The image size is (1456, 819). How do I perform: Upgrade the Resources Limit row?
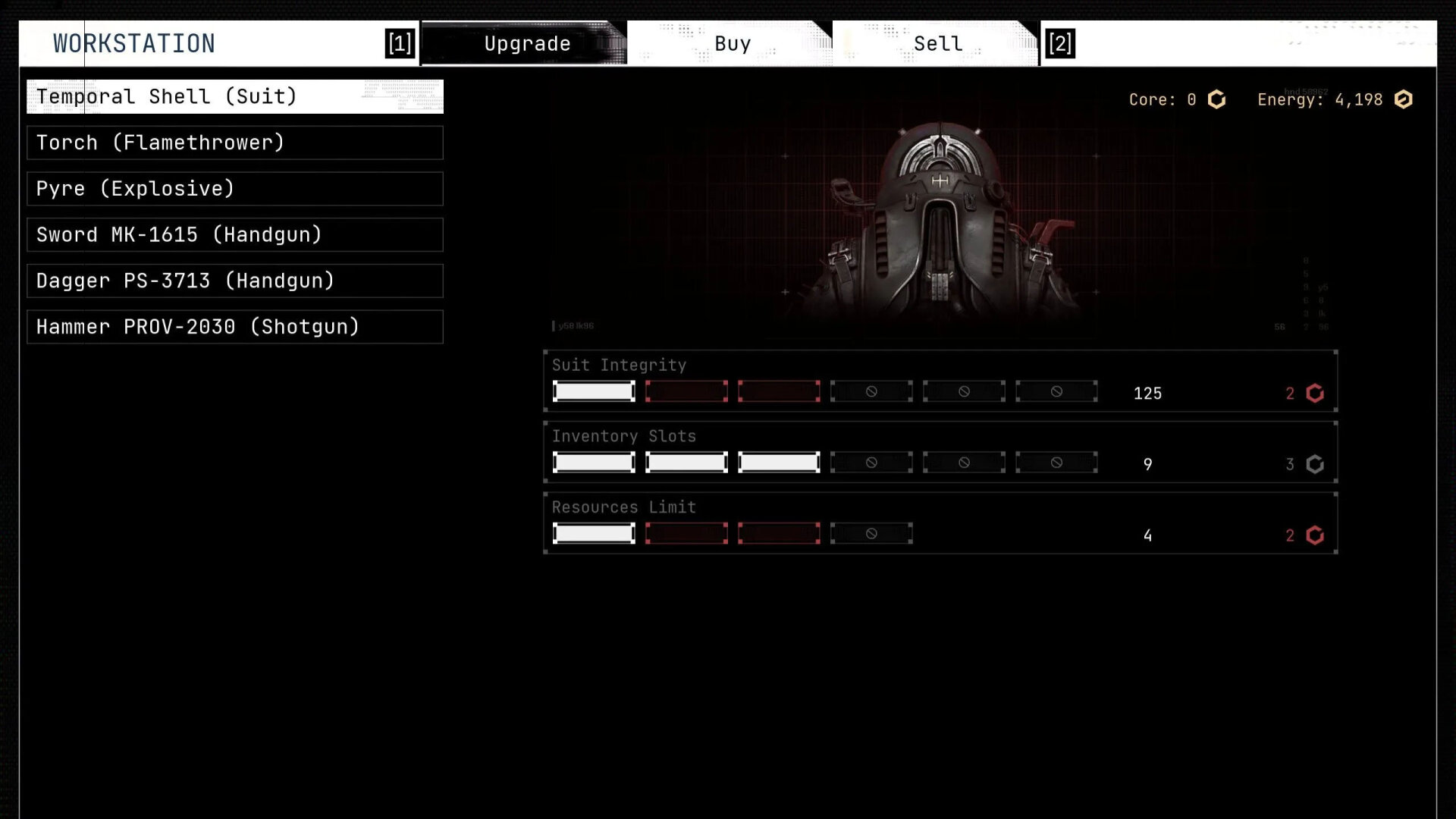point(940,524)
